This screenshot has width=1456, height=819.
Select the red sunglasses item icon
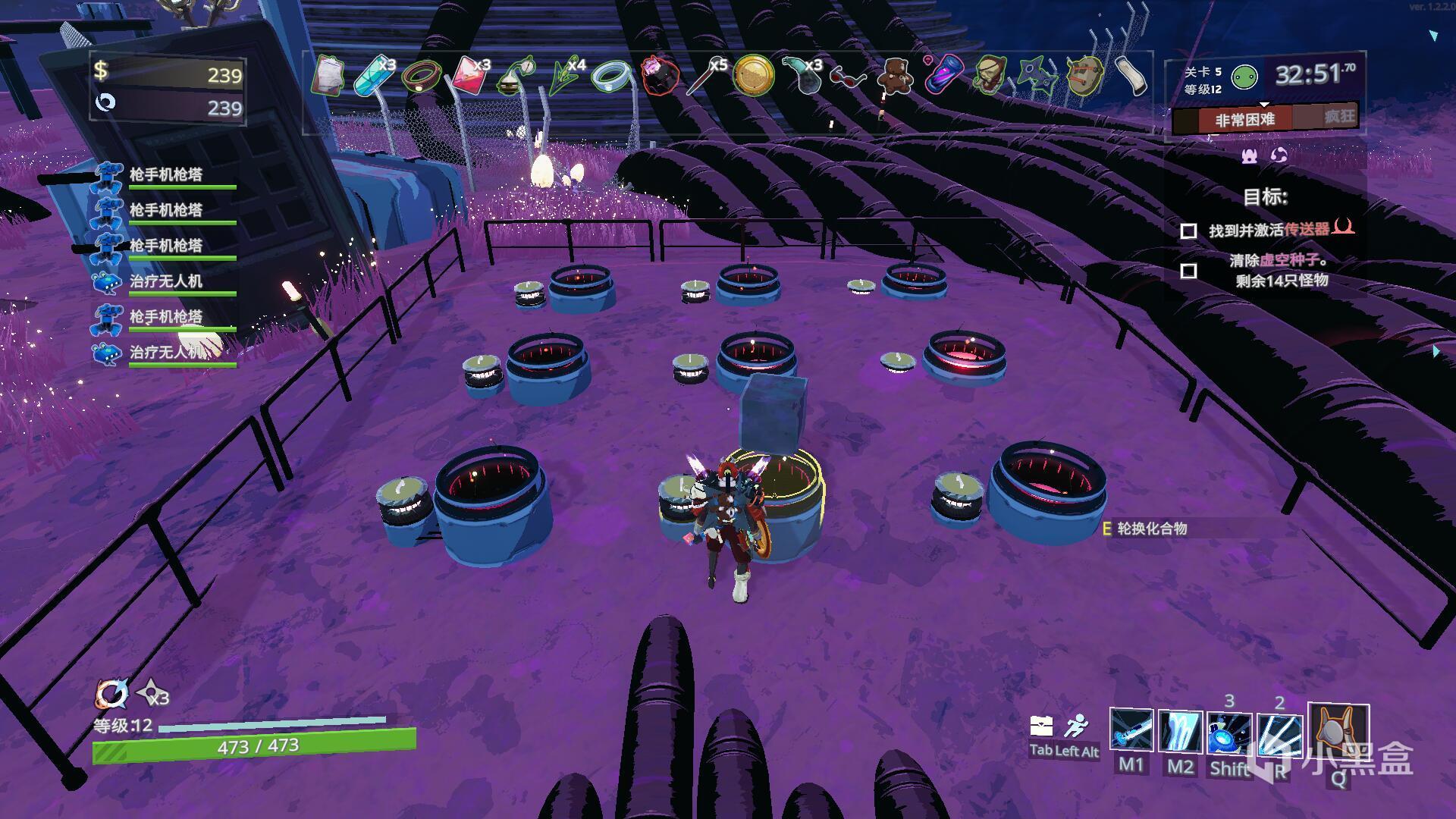pos(848,77)
